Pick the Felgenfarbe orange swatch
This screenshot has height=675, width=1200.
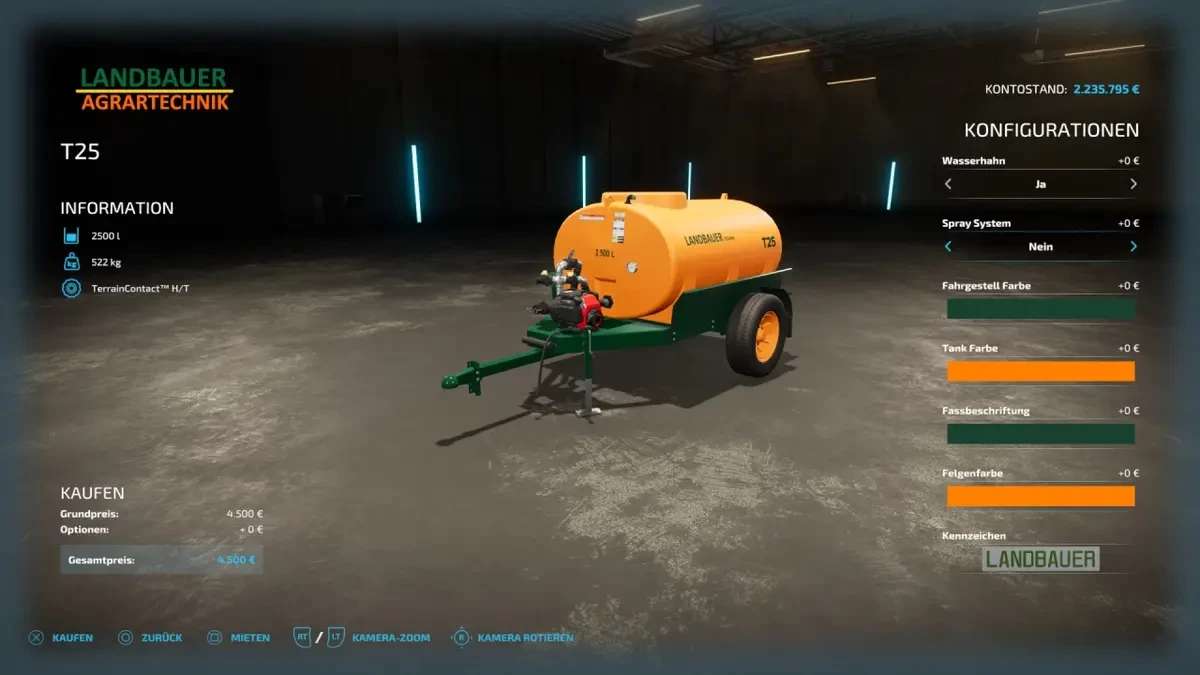[1040, 496]
